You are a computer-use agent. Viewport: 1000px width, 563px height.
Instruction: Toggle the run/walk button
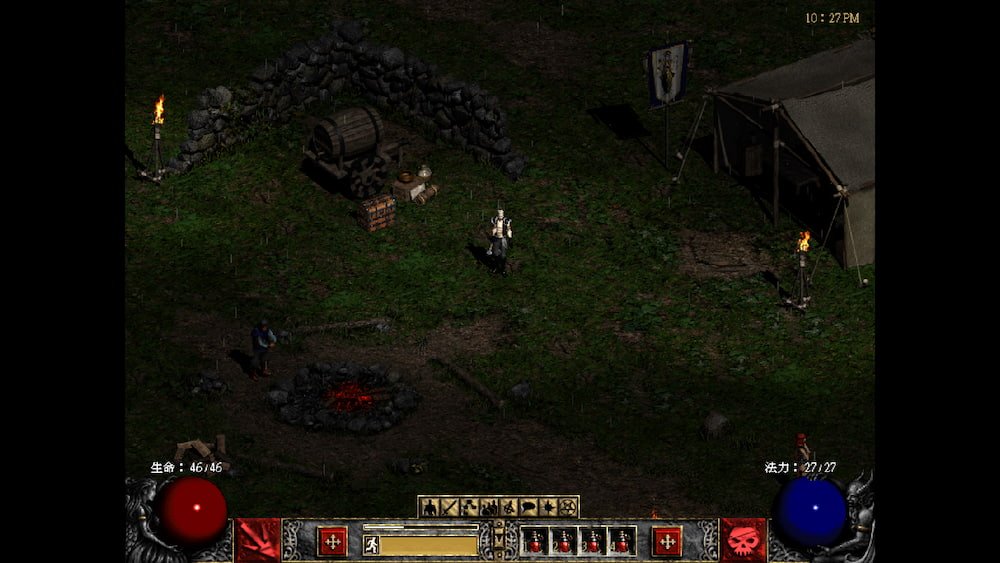[371, 545]
